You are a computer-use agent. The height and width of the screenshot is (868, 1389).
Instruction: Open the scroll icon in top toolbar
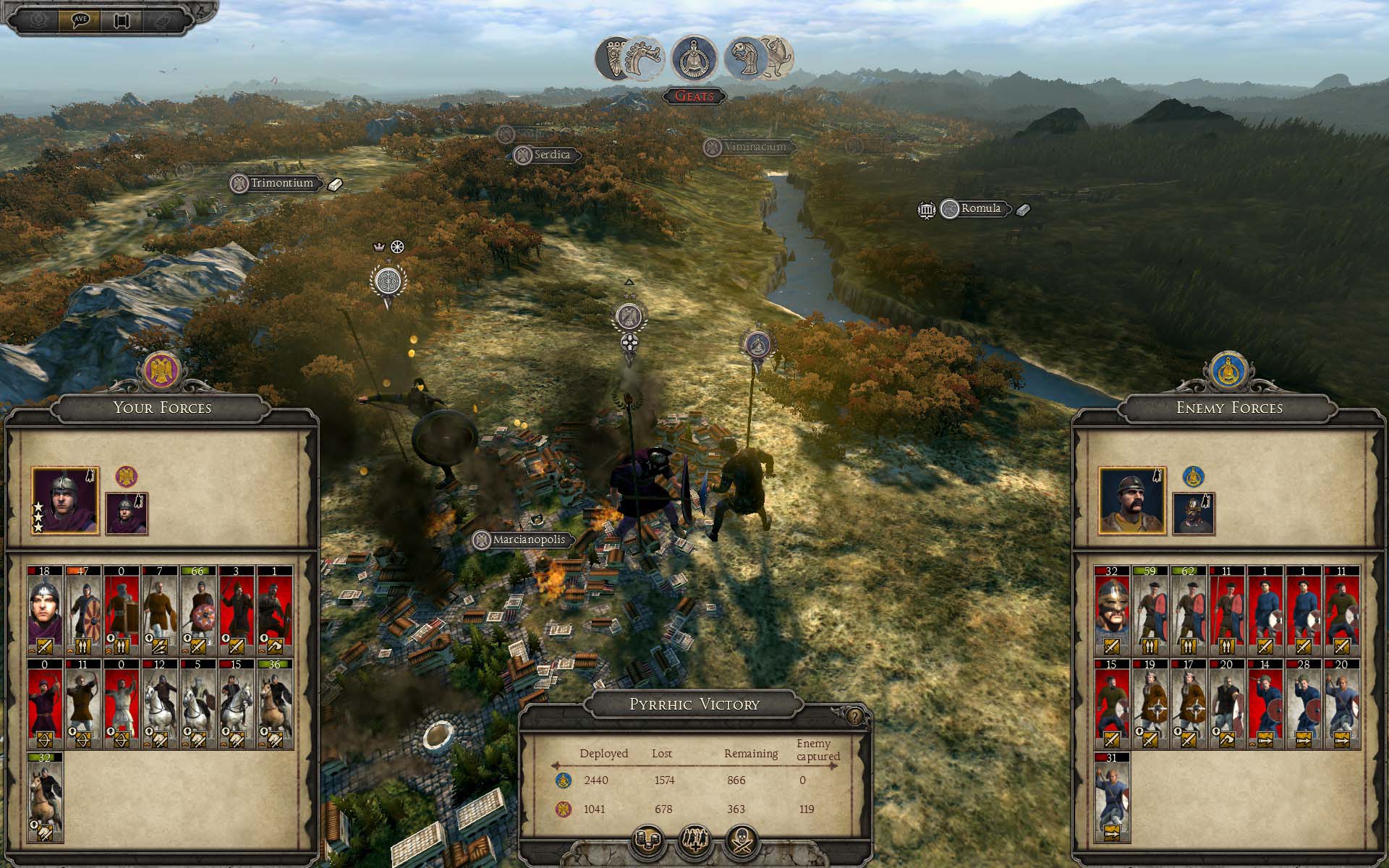(x=121, y=20)
